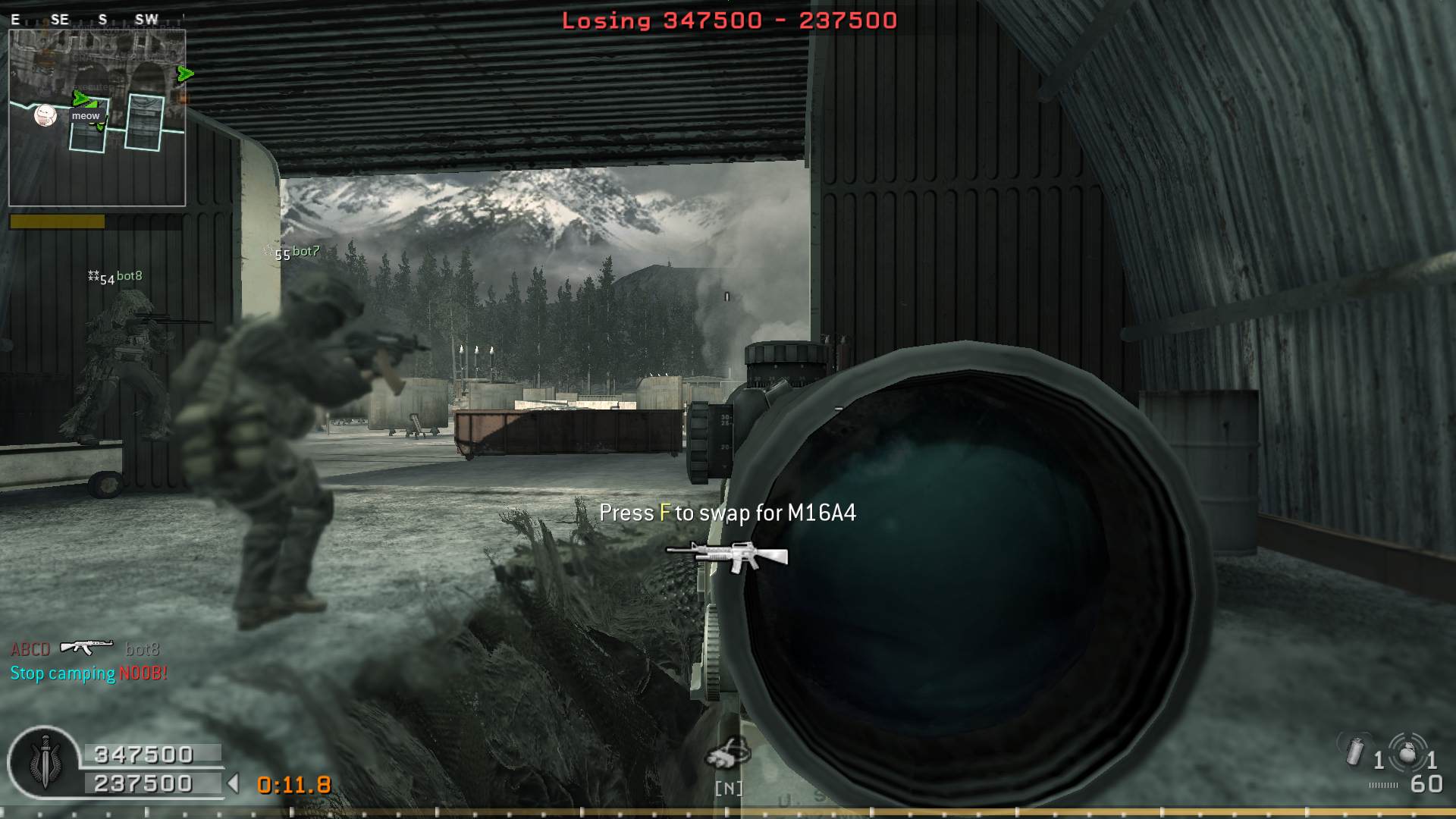Select the meow player avatar on minimap
Image resolution: width=1456 pixels, height=819 pixels.
click(45, 115)
